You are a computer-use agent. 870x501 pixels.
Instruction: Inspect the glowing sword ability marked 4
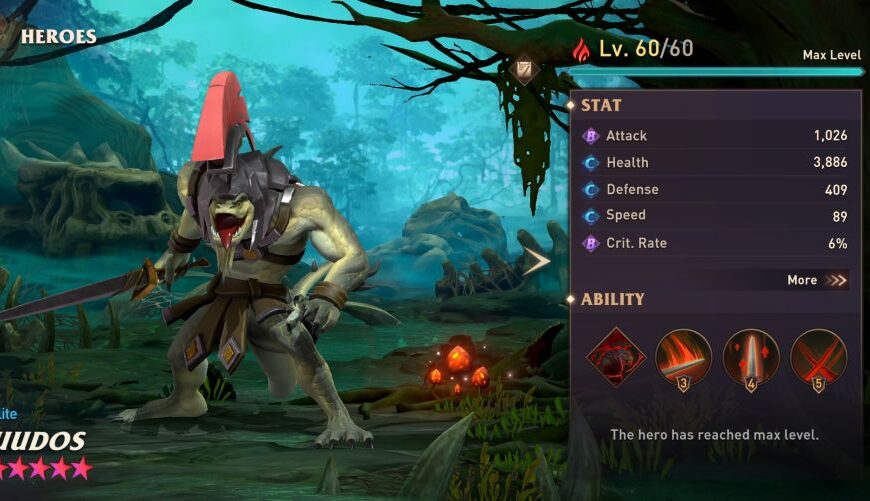coord(751,357)
